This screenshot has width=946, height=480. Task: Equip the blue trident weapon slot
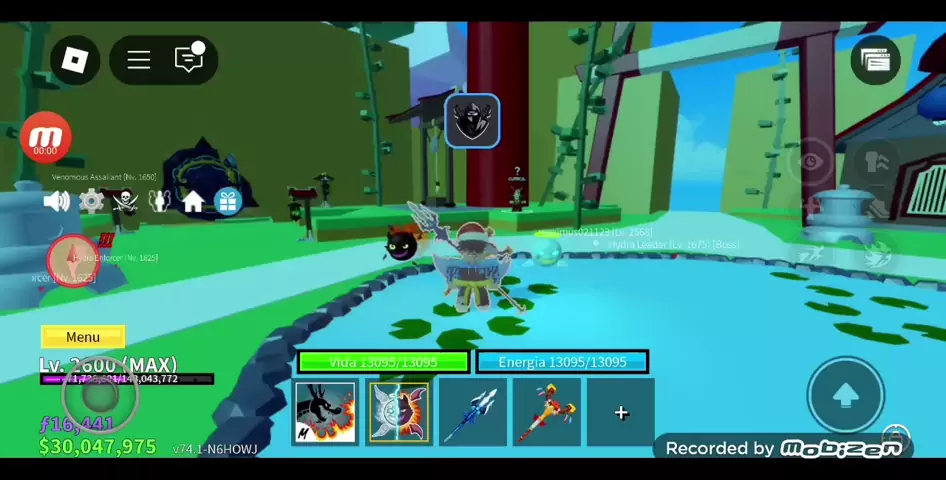point(473,412)
